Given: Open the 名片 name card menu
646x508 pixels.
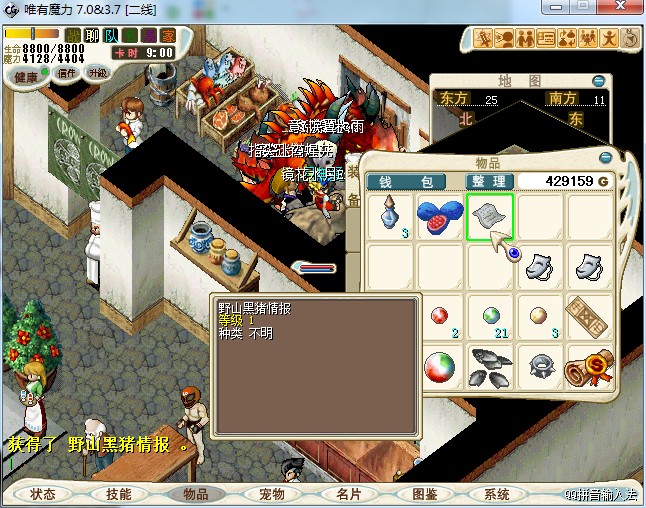Looking at the screenshot, I should pyautogui.click(x=348, y=494).
